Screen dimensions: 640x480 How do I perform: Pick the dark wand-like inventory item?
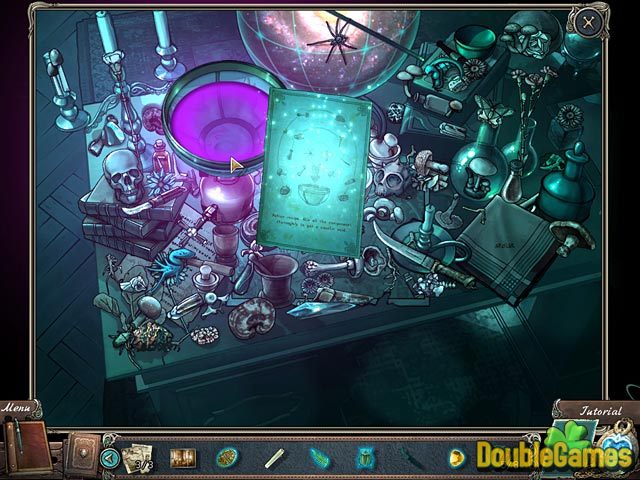(410, 458)
